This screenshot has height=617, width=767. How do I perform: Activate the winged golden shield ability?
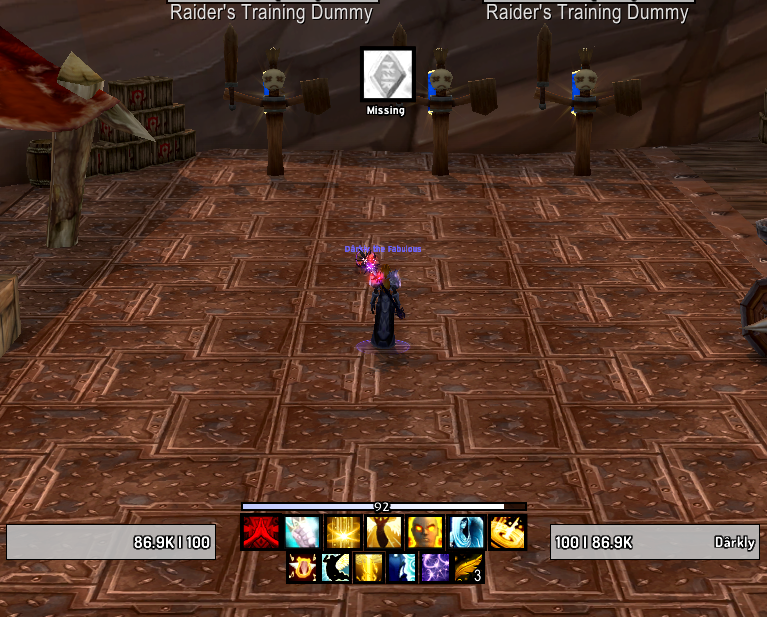pos(300,568)
